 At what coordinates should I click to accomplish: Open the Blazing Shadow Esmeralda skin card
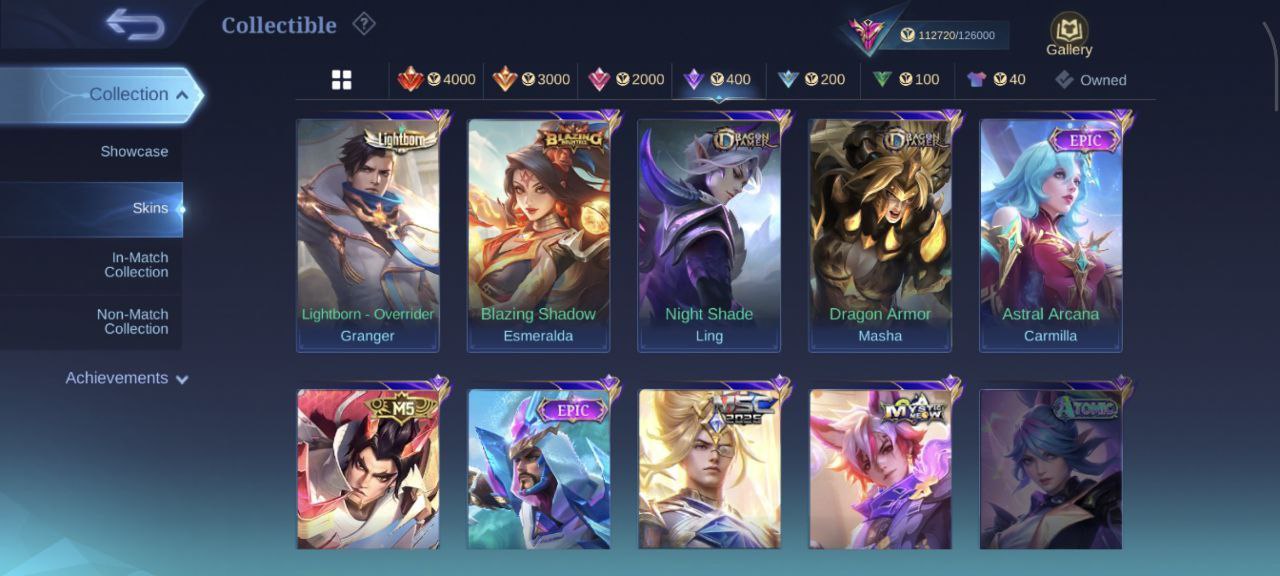pyautogui.click(x=538, y=235)
